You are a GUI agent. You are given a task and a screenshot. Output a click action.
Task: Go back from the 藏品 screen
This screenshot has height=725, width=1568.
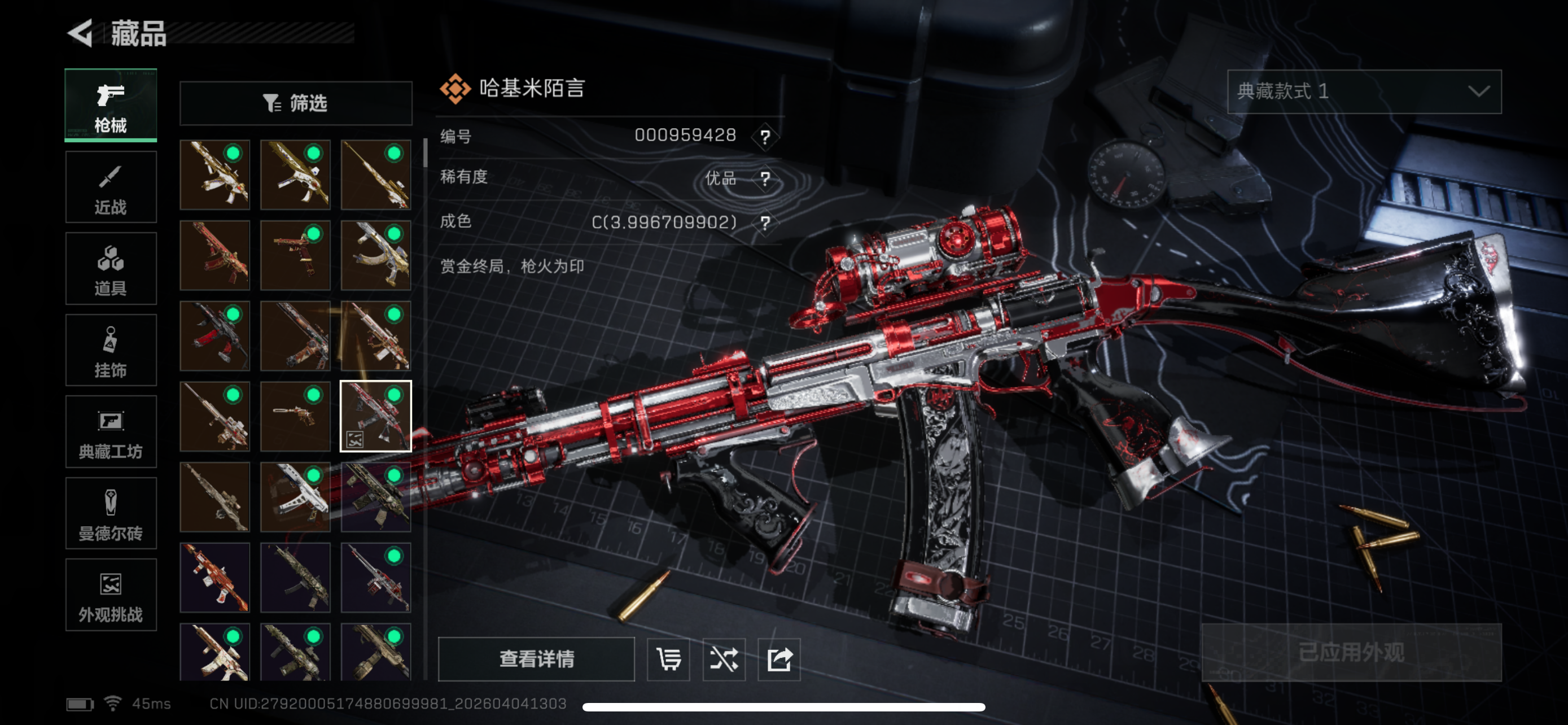(81, 33)
